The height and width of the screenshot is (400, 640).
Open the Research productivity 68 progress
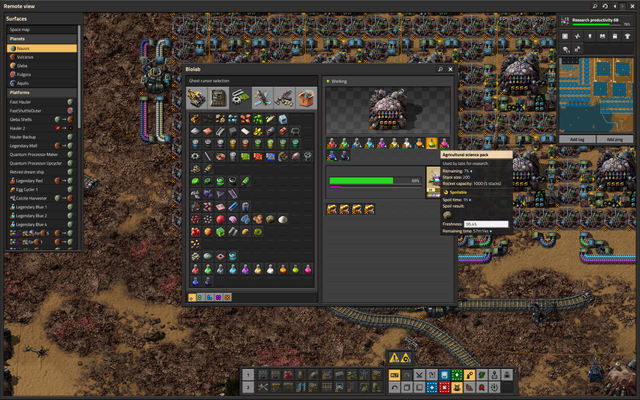[598, 21]
